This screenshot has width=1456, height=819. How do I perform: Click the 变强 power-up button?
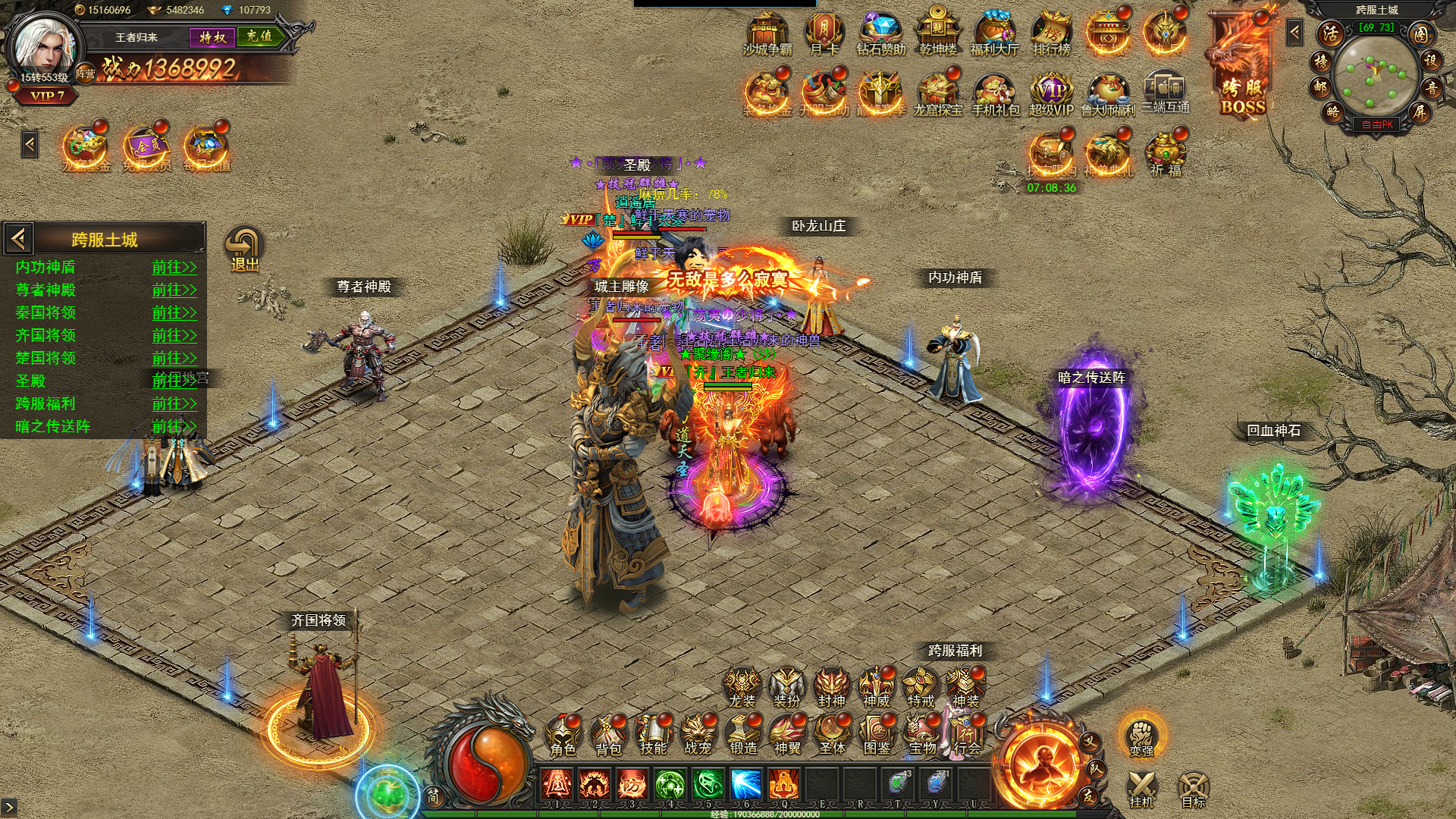(1141, 737)
